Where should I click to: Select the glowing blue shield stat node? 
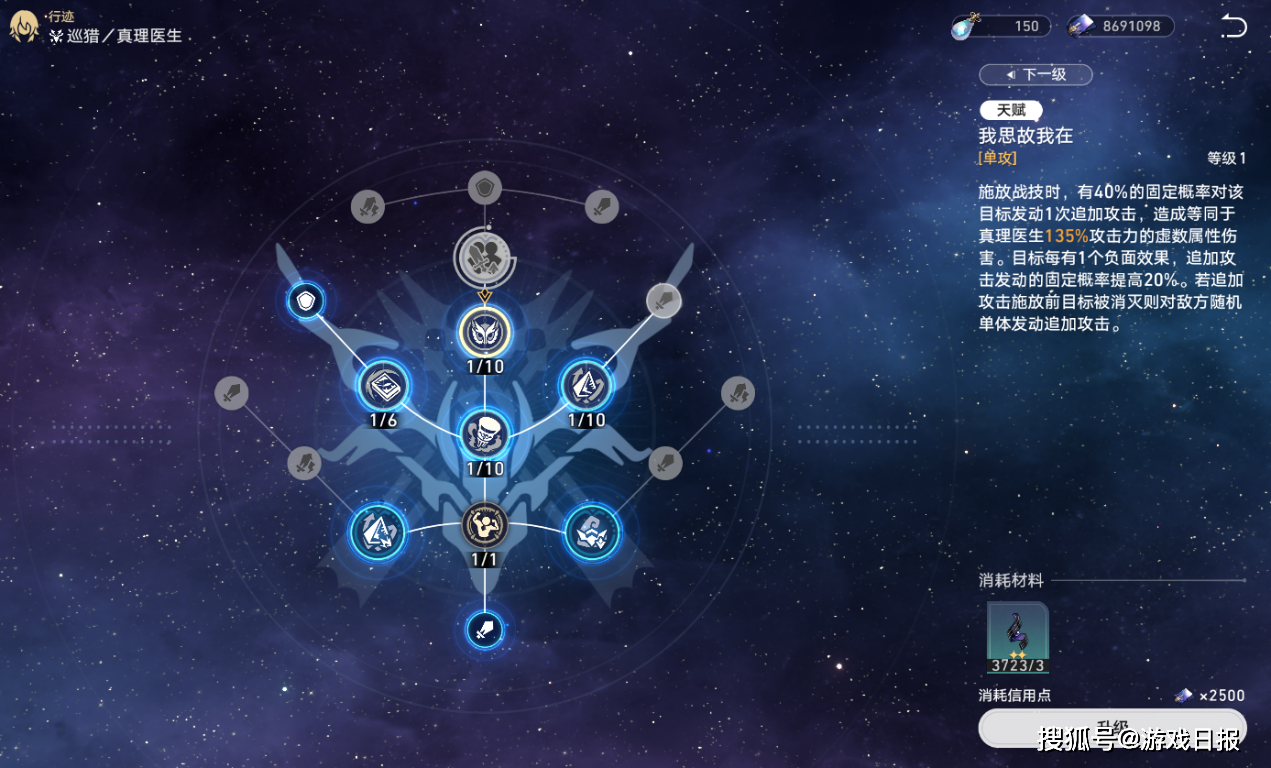point(305,300)
